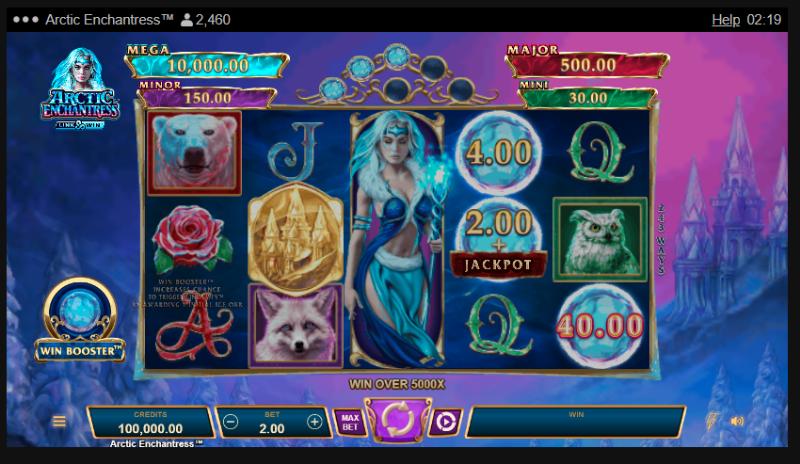Screen dimensions: 800x464
Task: Set the wager with MAX BET
Action: coord(349,421)
